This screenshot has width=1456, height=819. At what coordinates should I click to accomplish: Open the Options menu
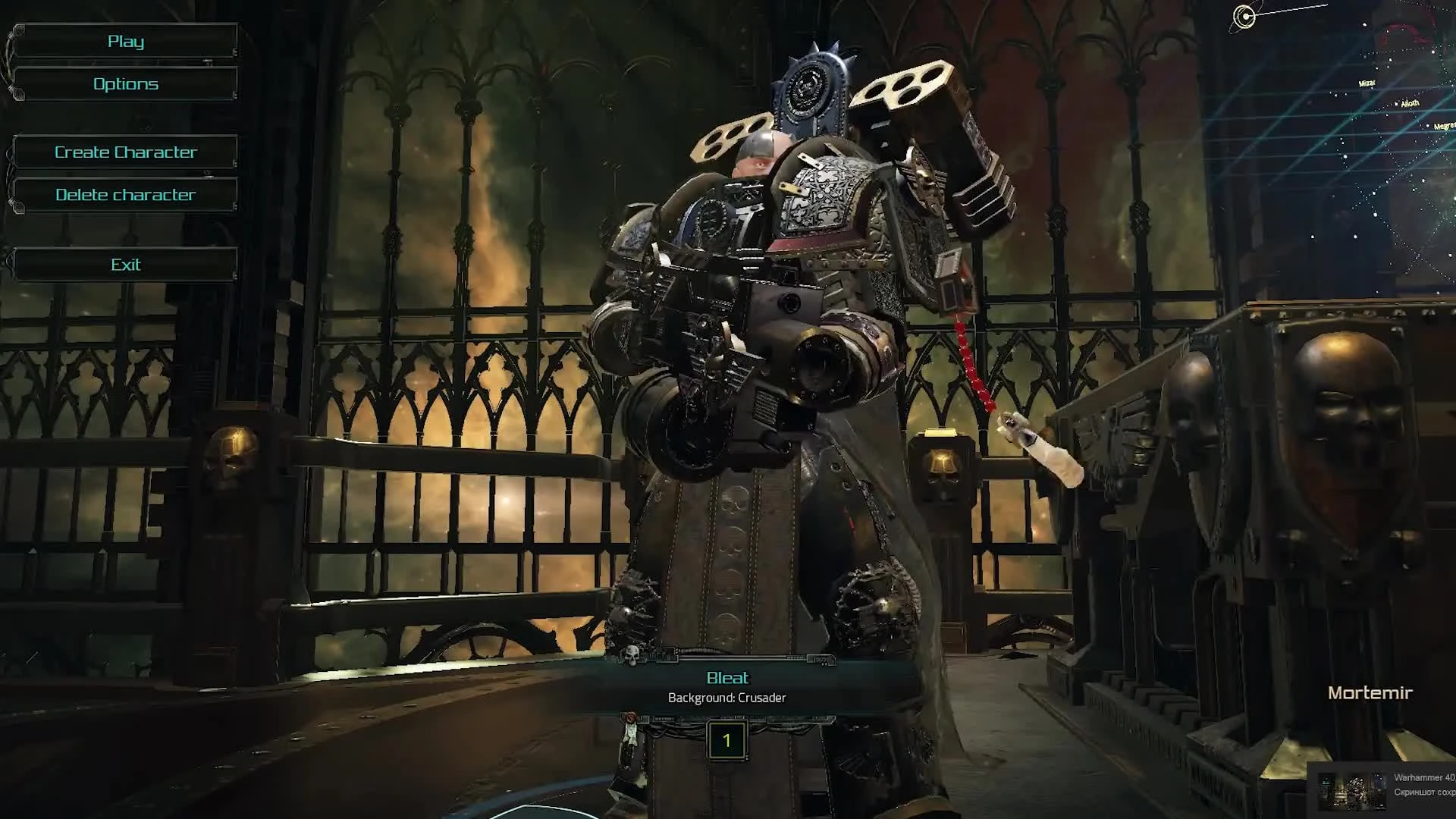point(125,83)
